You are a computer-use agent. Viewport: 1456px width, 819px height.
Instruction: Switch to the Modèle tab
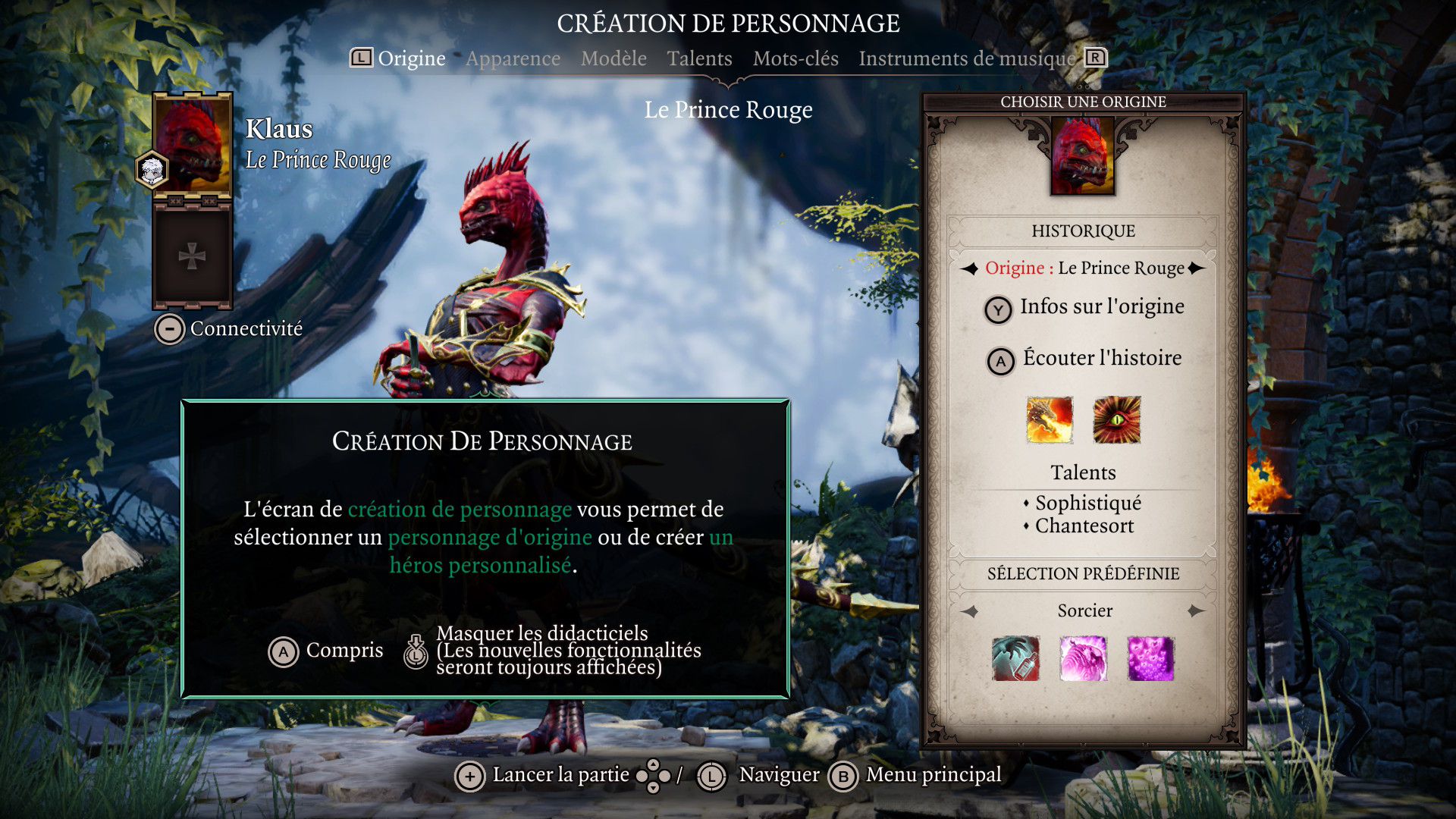(x=613, y=58)
